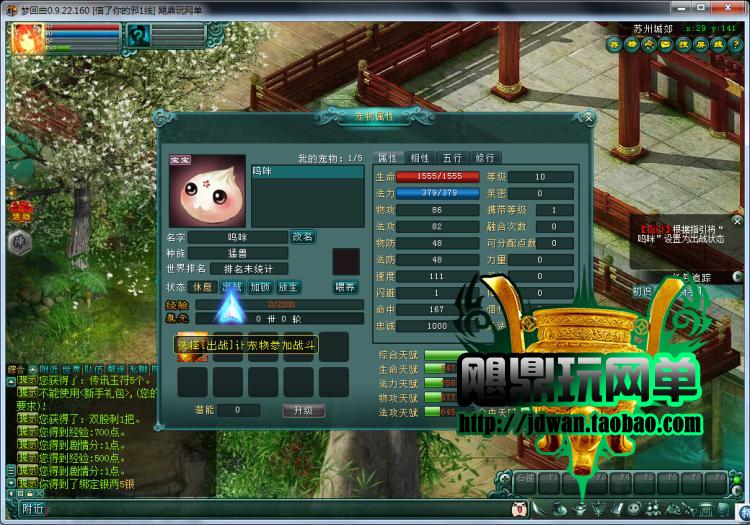This screenshot has width=750, height=525.
Task: Click the player flame avatar portrait
Action: pyautogui.click(x=25, y=39)
